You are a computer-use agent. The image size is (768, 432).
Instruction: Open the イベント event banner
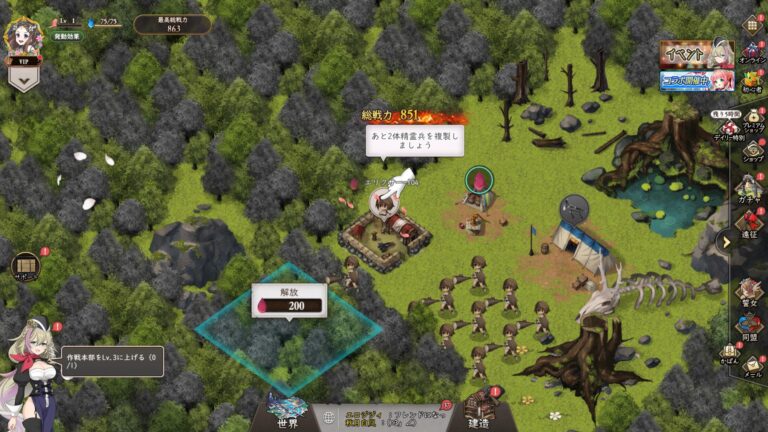(x=697, y=53)
